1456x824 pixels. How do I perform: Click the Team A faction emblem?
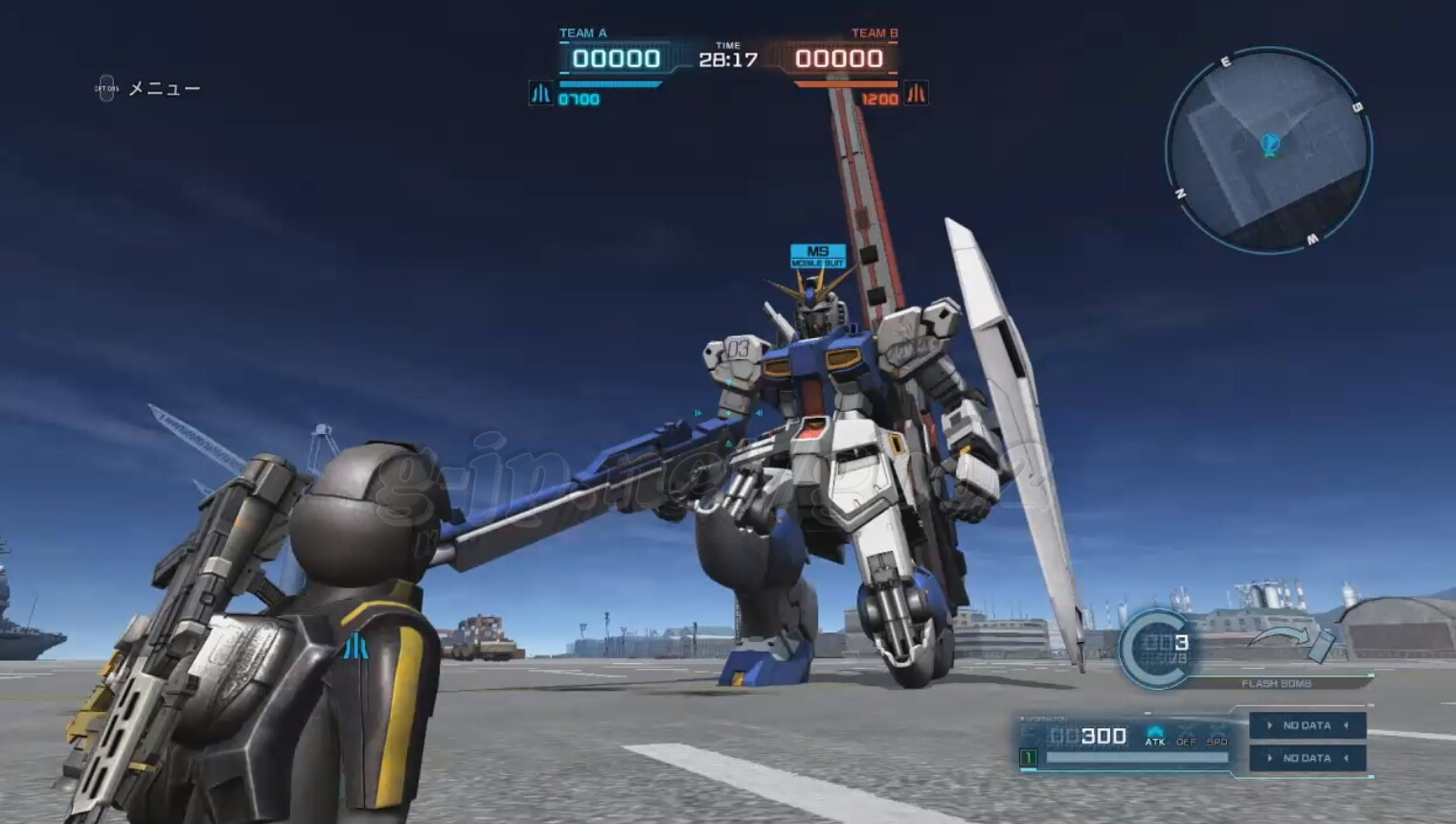[541, 94]
